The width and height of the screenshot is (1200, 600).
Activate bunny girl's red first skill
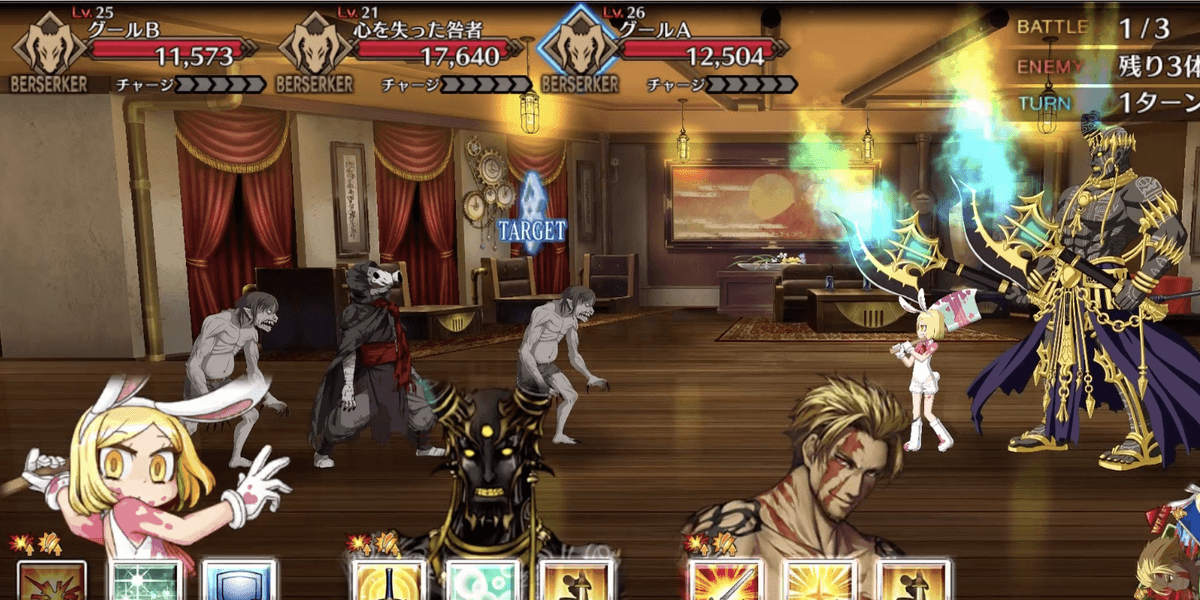(x=52, y=582)
